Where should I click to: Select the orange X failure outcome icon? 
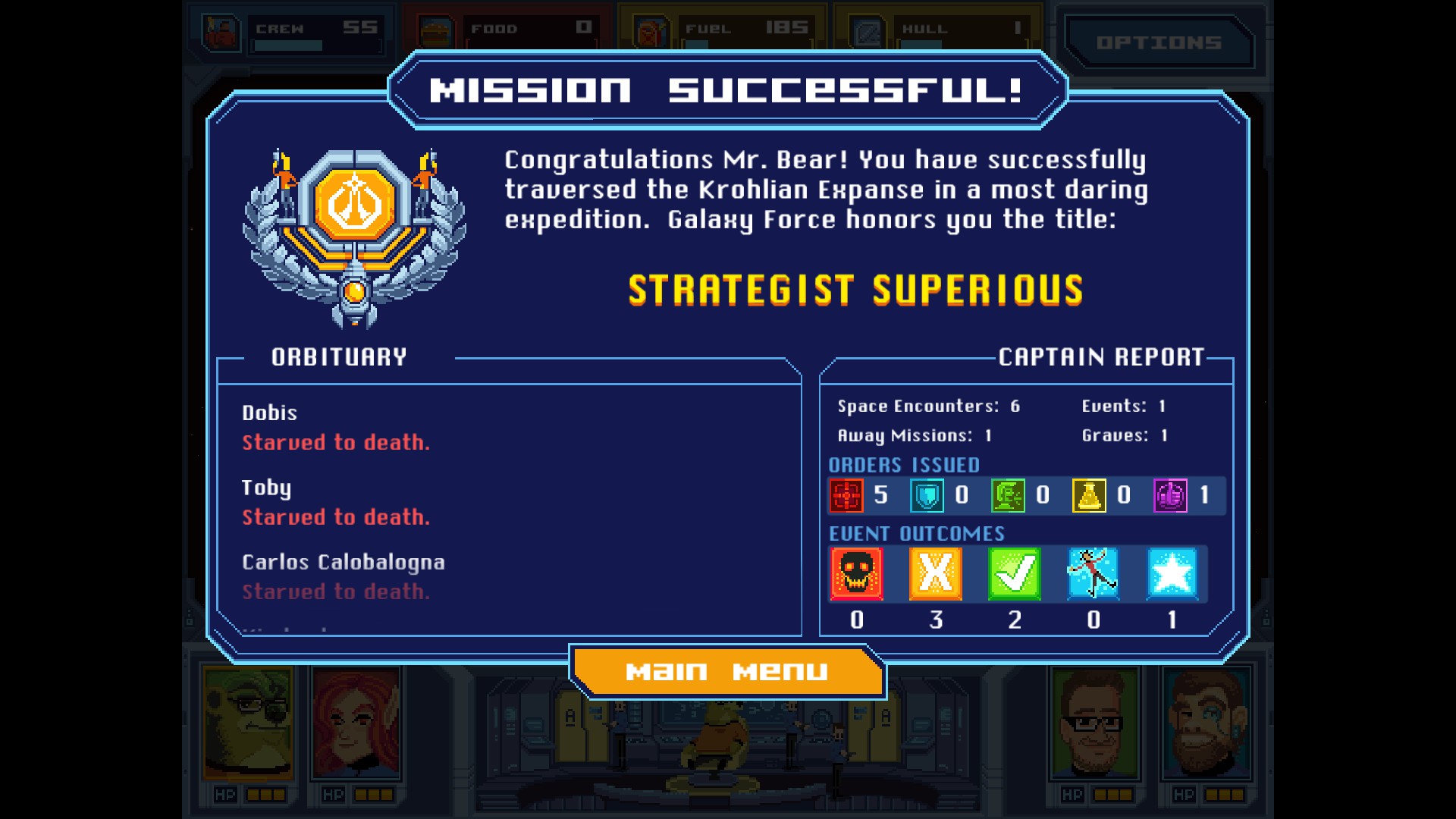click(x=936, y=574)
